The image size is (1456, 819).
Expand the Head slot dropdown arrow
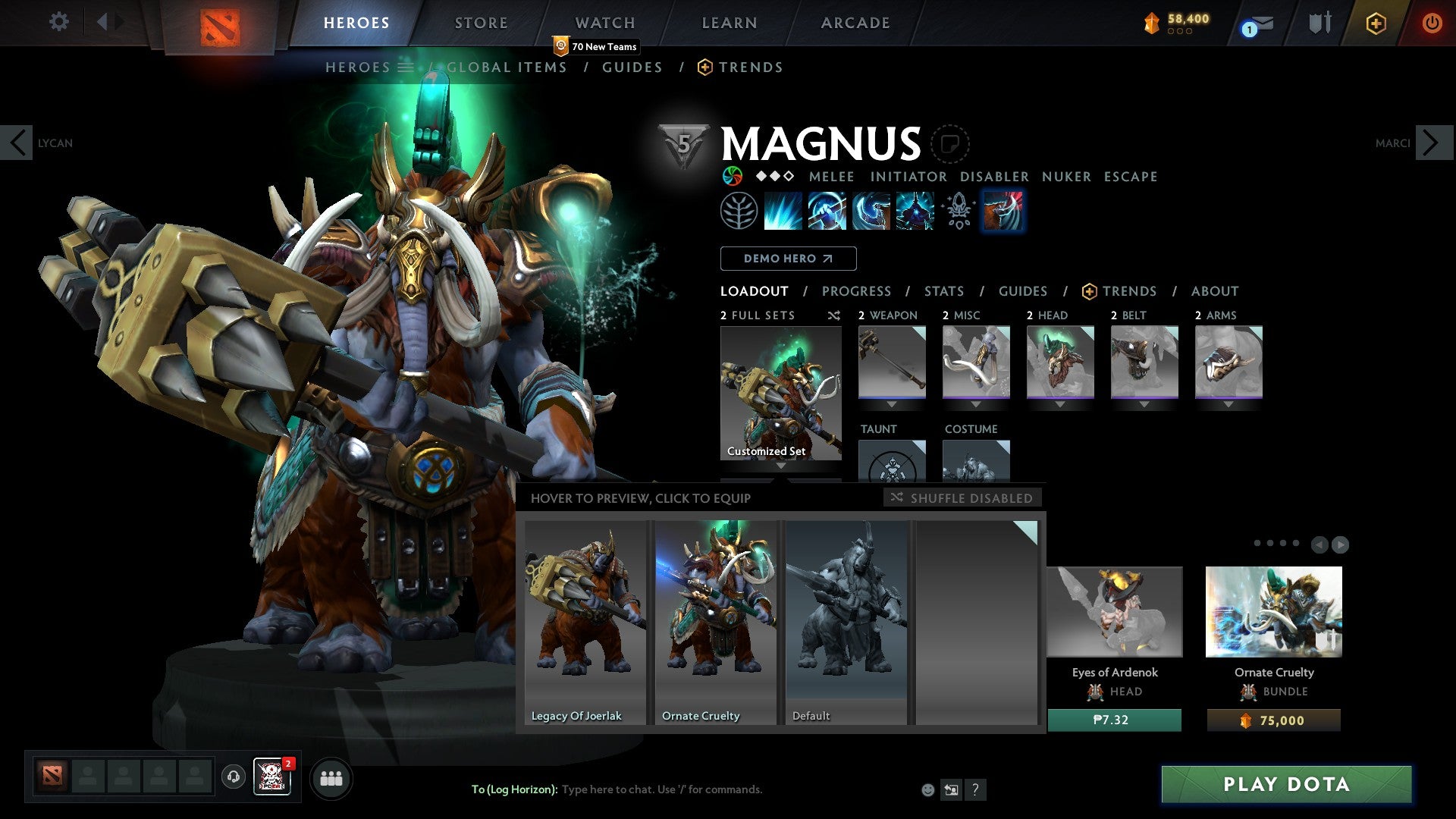click(1060, 403)
